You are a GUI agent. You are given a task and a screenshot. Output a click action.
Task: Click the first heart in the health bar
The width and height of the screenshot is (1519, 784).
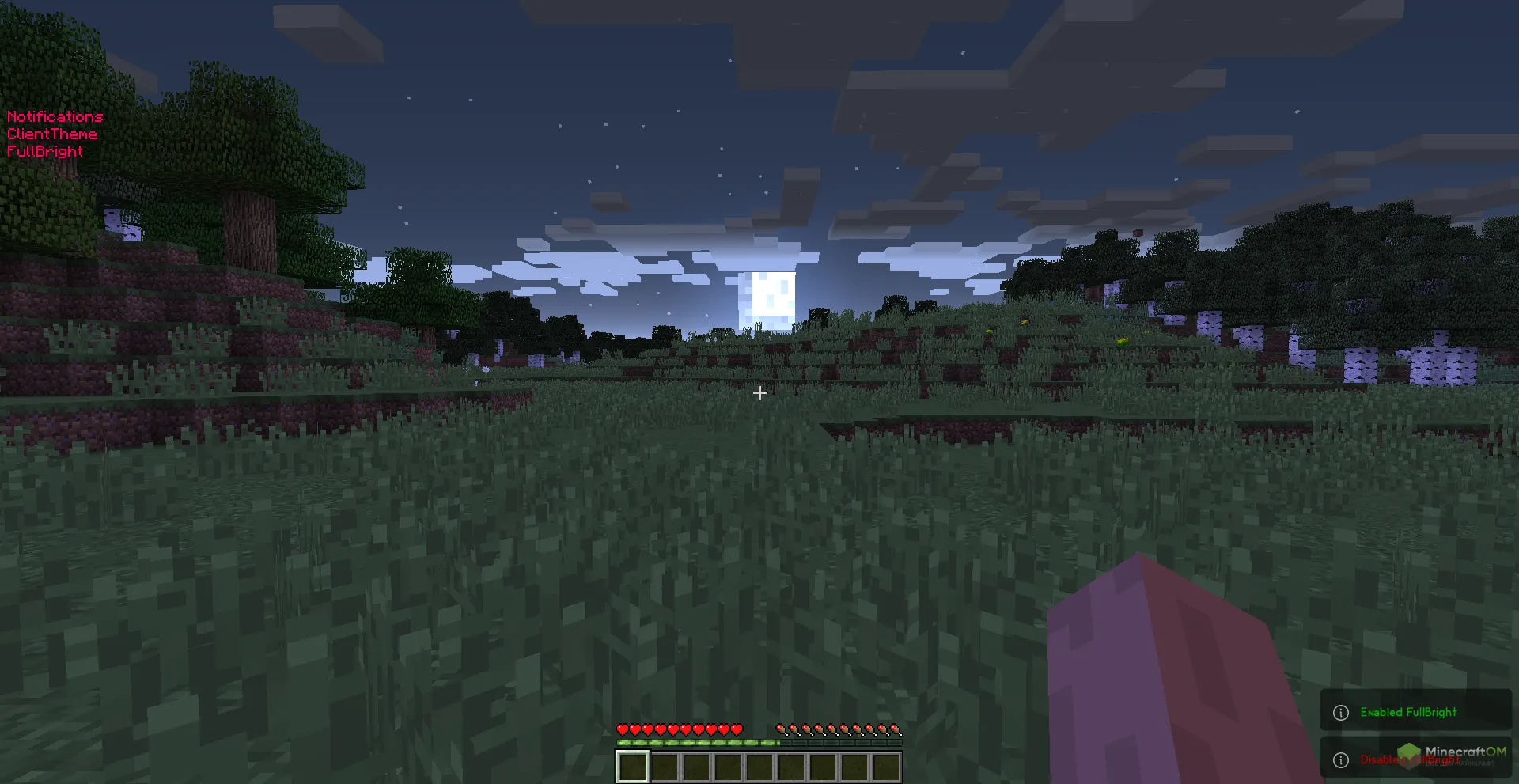pyautogui.click(x=622, y=730)
